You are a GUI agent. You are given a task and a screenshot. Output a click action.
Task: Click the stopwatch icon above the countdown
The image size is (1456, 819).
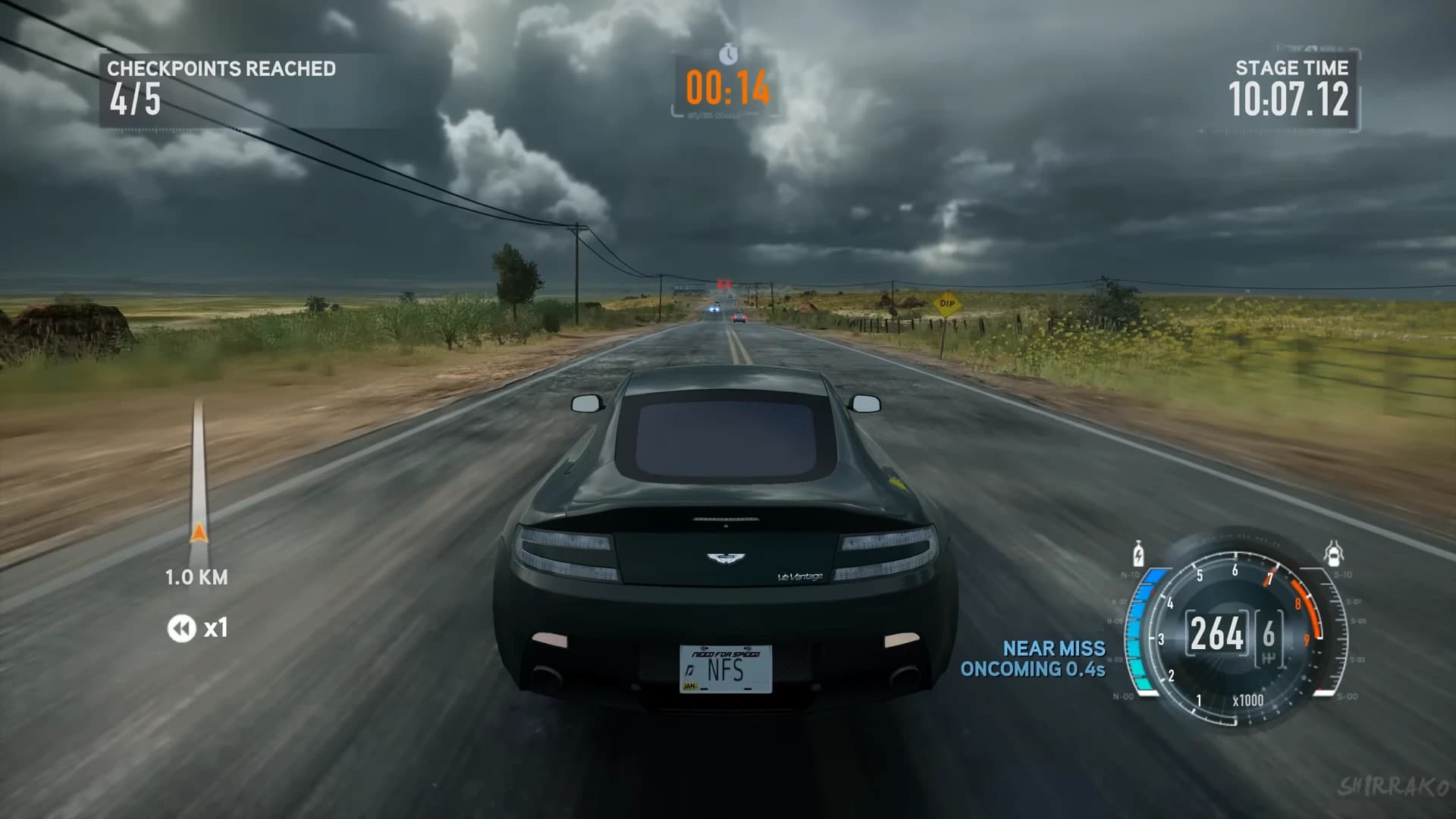[727, 55]
